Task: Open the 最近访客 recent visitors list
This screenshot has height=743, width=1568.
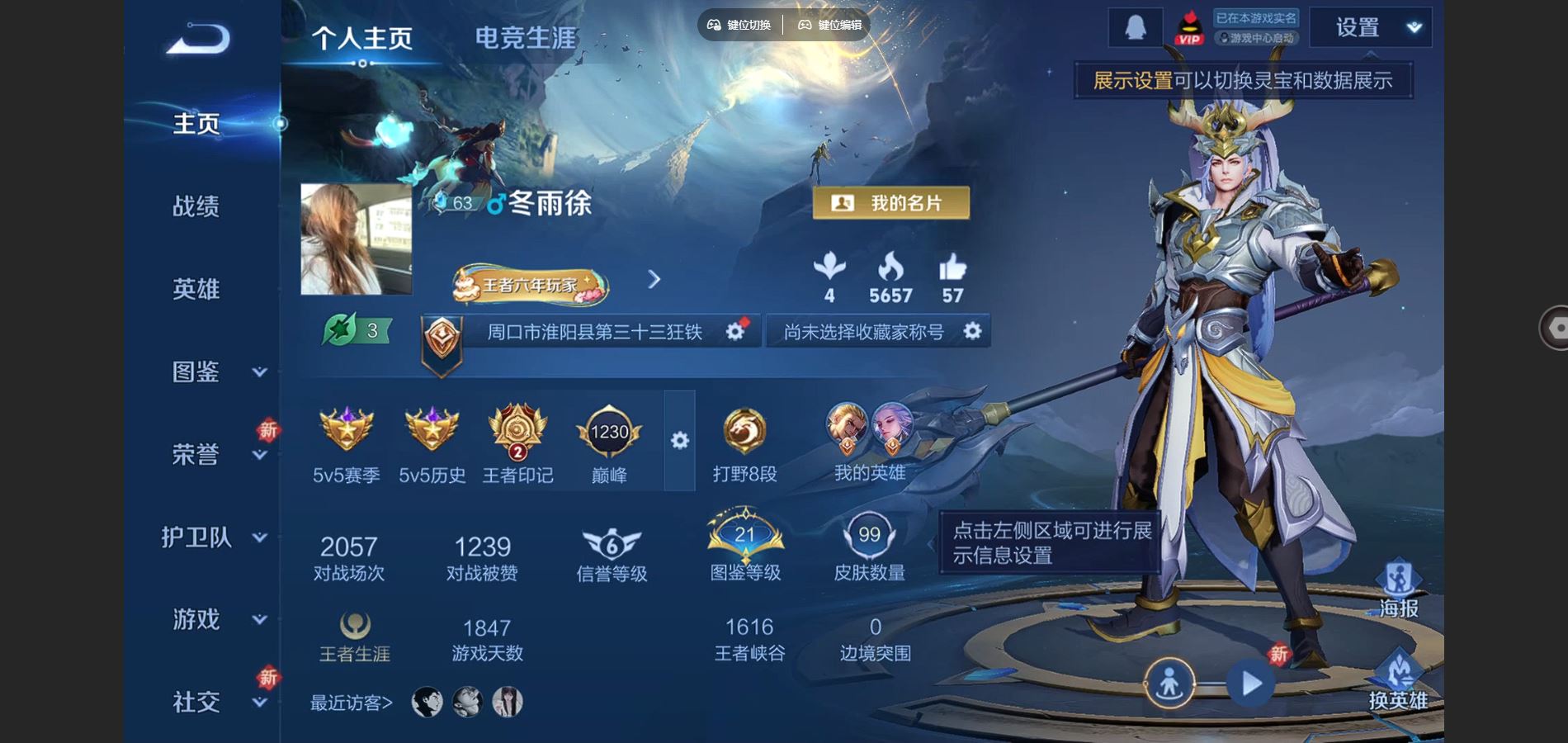Action: coord(352,703)
